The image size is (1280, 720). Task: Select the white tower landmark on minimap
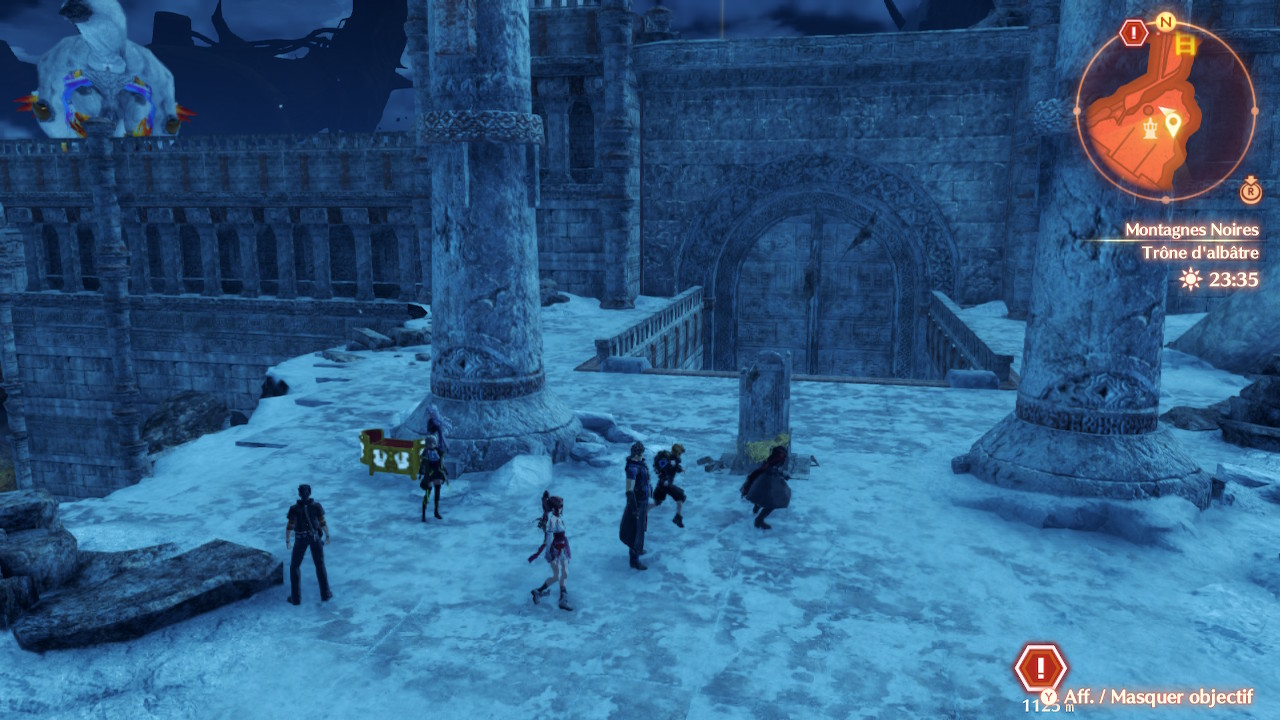click(x=1151, y=128)
